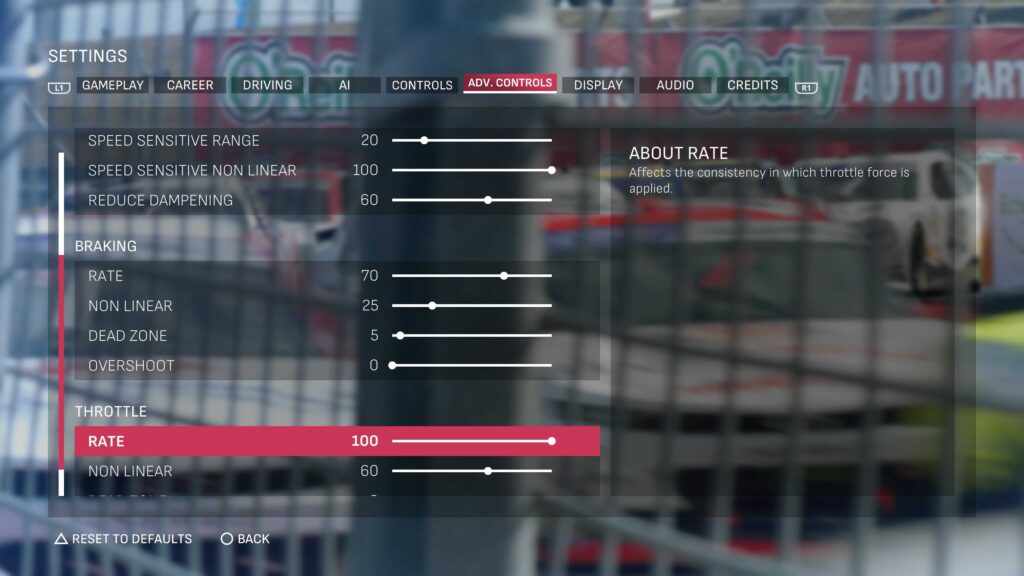Select the Driving tab

click(x=267, y=86)
